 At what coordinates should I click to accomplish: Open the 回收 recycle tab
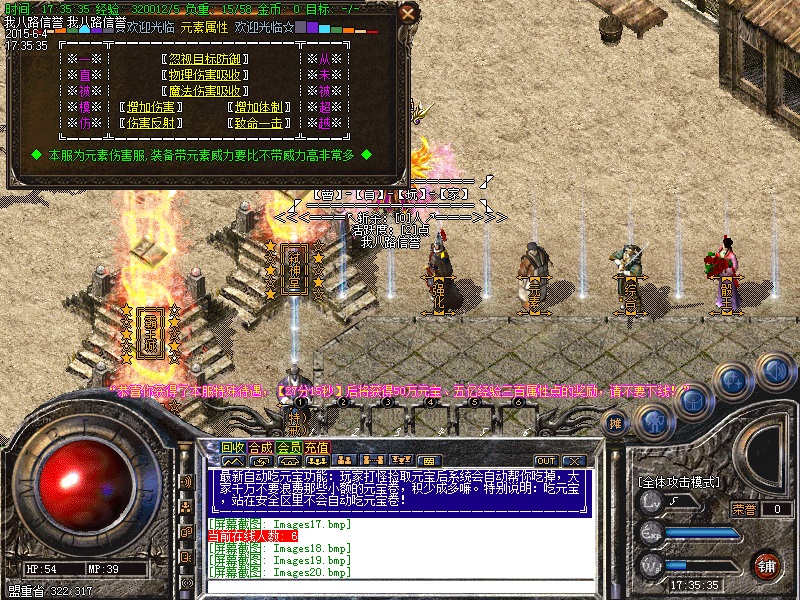[x=233, y=447]
